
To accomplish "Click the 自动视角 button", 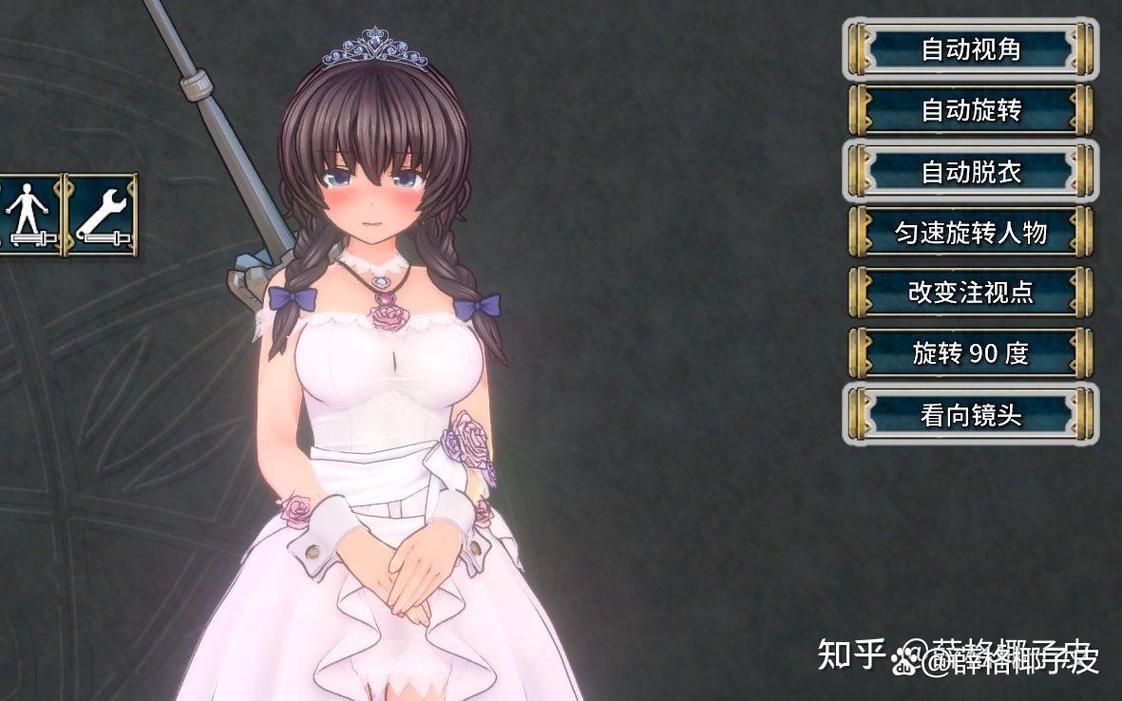I will tap(970, 49).
